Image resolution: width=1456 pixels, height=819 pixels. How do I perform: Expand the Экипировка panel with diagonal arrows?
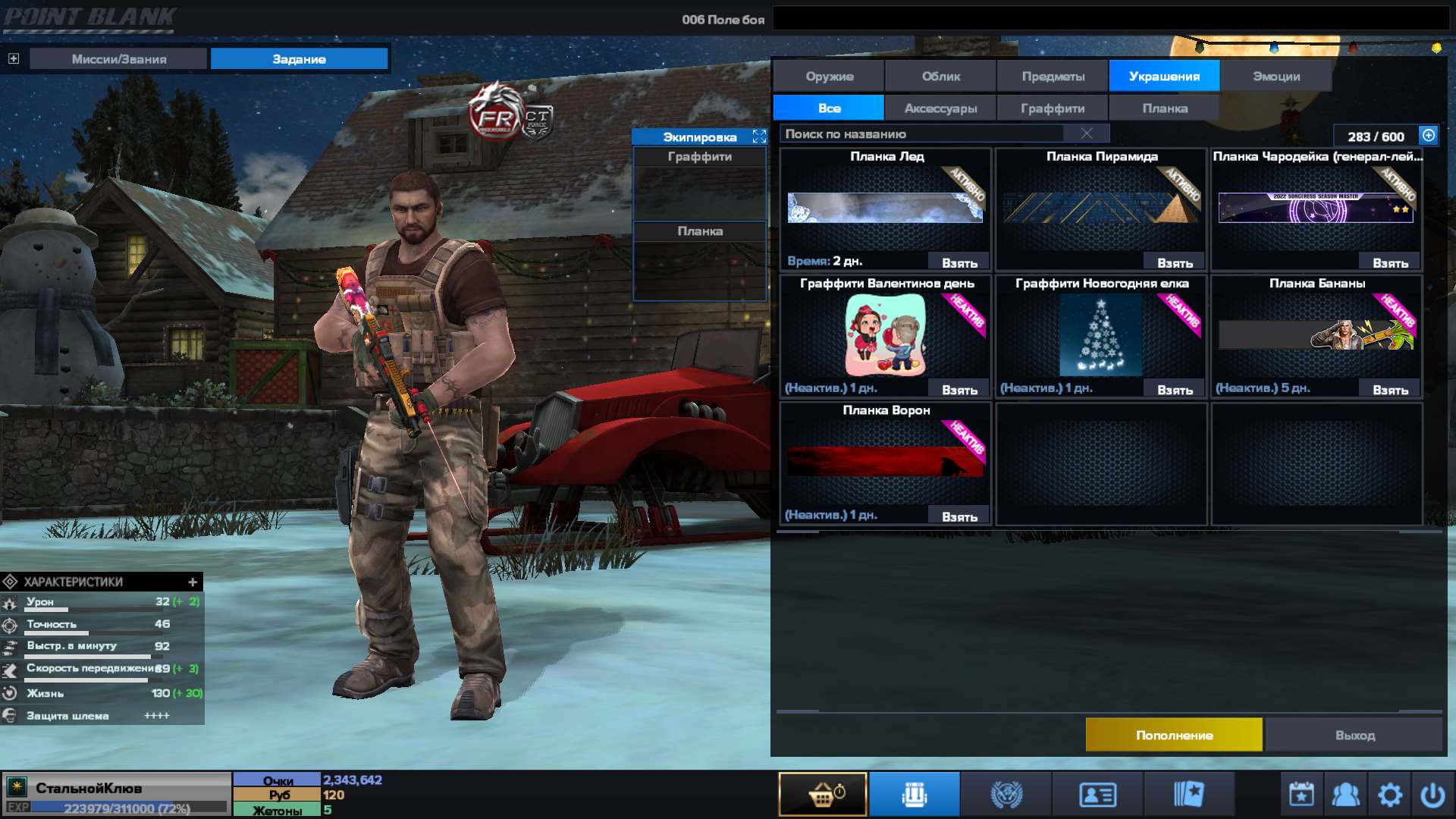point(758,137)
